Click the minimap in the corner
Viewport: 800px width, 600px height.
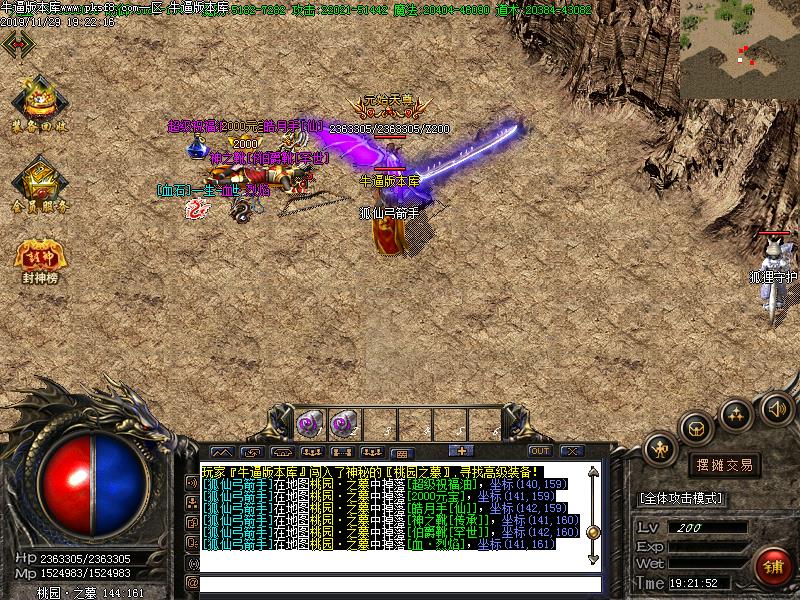pyautogui.click(x=740, y=50)
